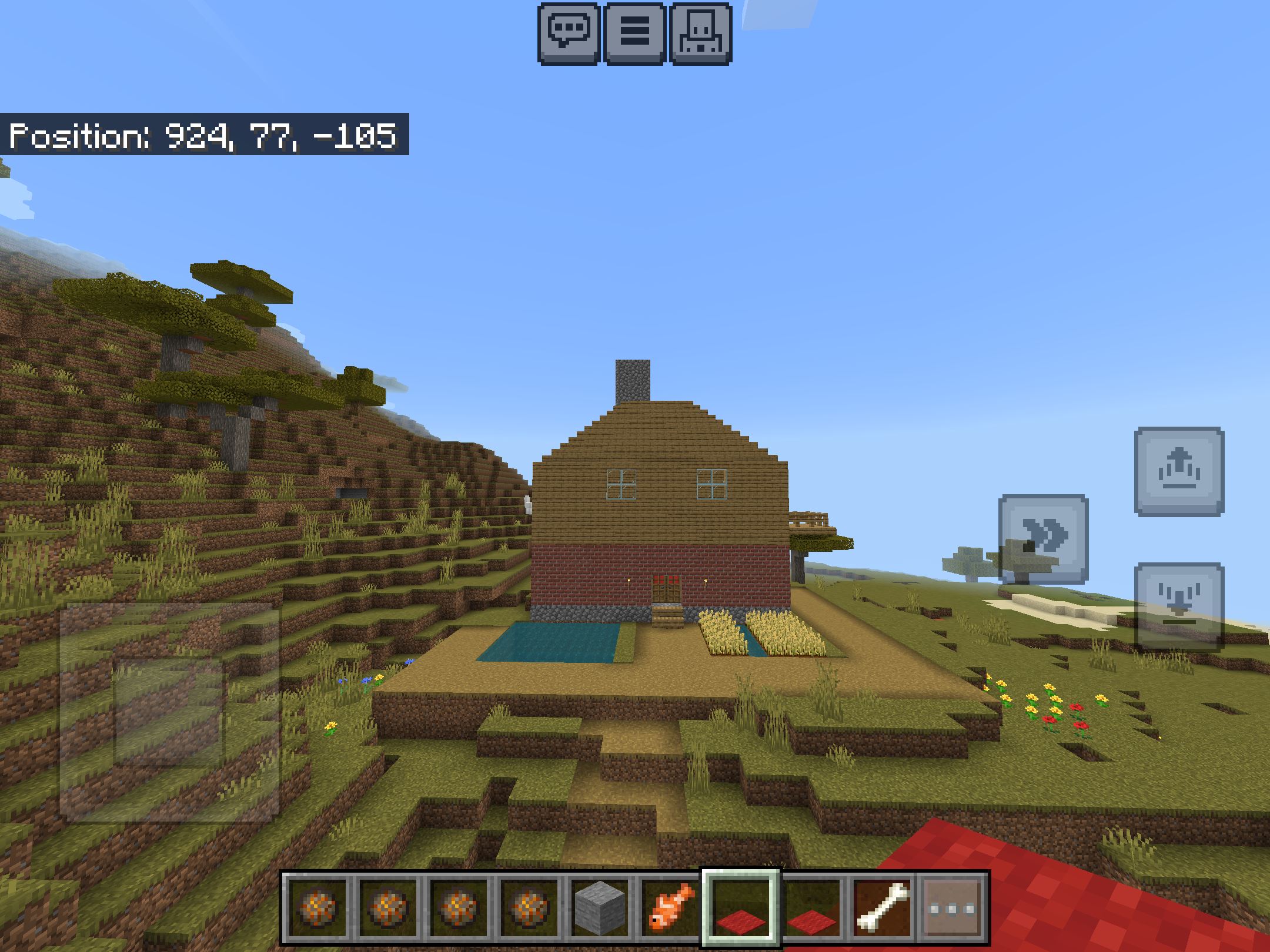This screenshot has height=952, width=1270.
Task: Select the highlighted red carpet slot
Action: (x=741, y=909)
